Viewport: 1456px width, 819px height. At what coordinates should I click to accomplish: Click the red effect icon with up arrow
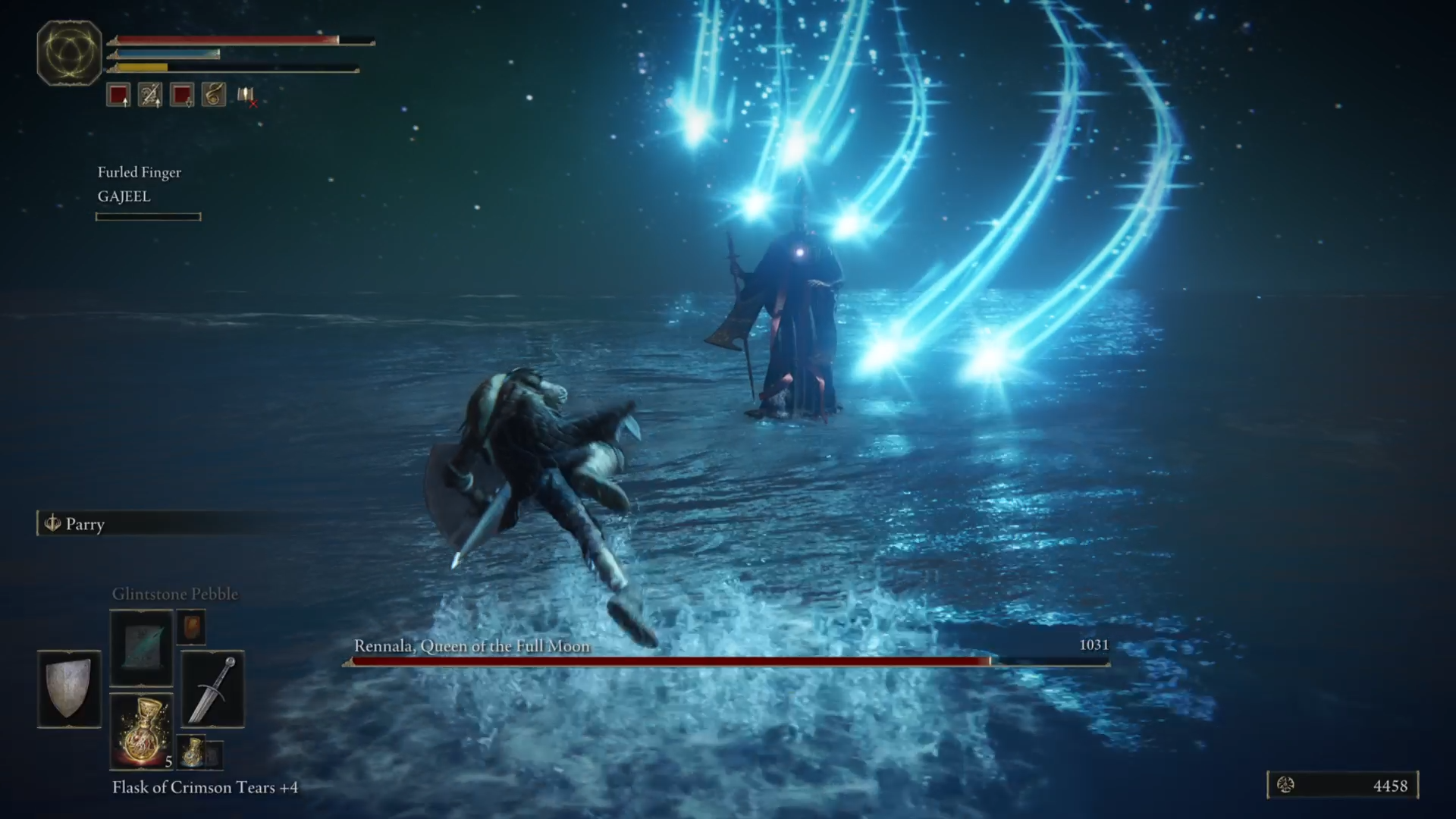click(x=118, y=95)
